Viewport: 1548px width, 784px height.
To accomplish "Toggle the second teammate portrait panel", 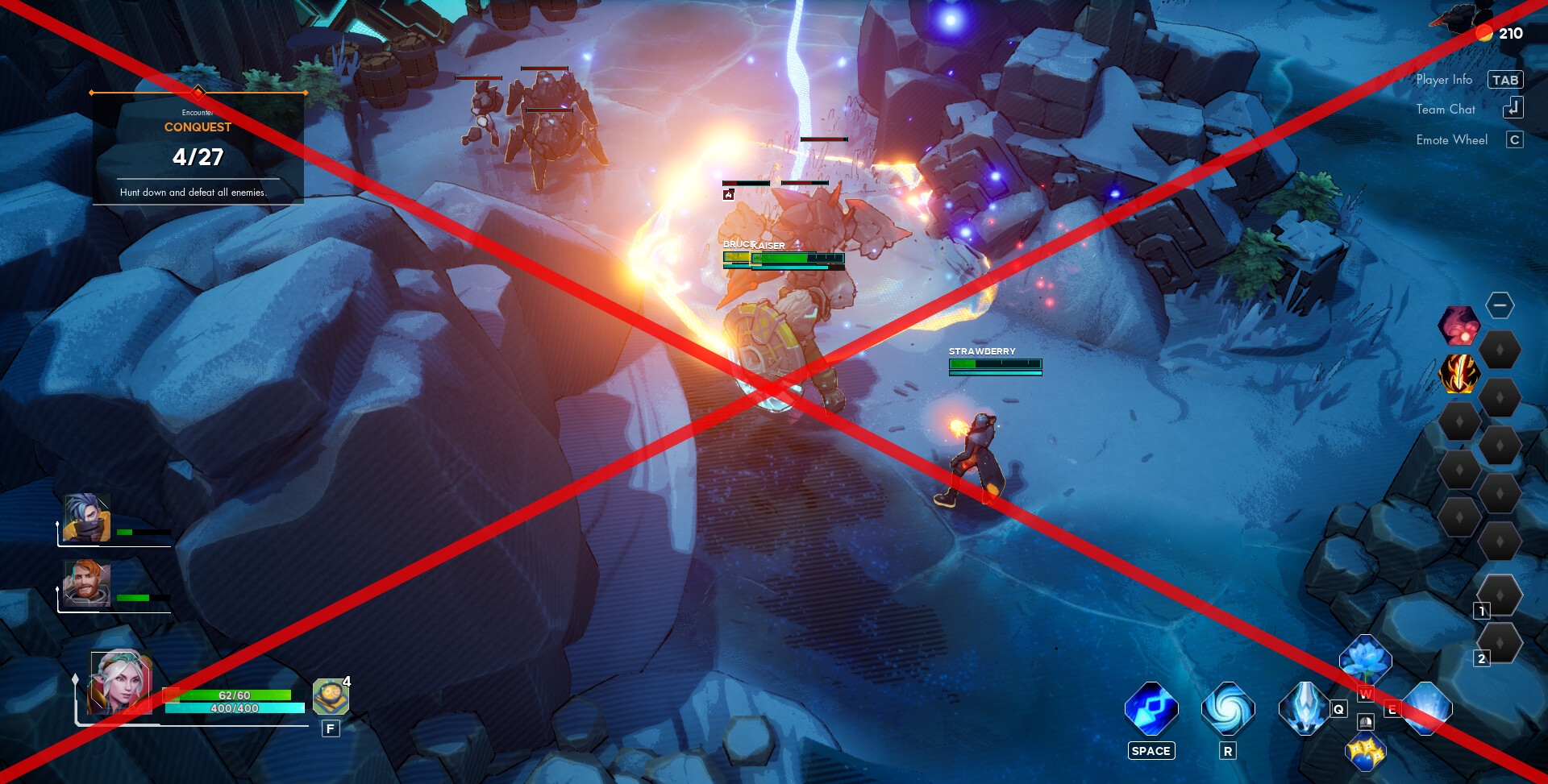I will click(x=85, y=582).
